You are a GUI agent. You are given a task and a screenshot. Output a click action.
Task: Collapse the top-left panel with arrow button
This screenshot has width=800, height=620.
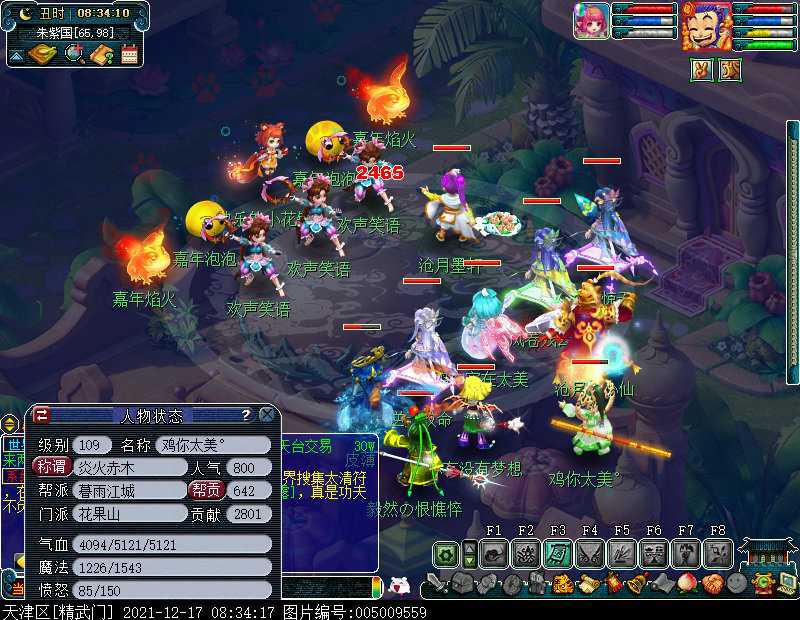pyautogui.click(x=17, y=55)
